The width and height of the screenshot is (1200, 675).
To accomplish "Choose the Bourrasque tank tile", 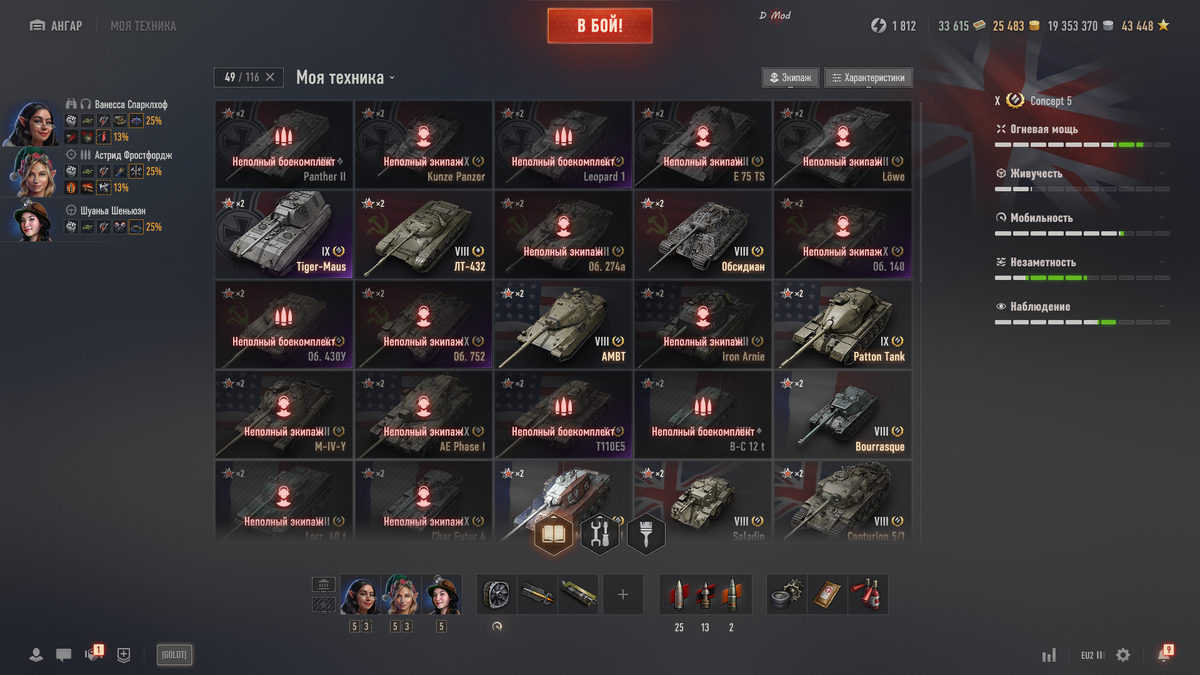I will (x=842, y=415).
